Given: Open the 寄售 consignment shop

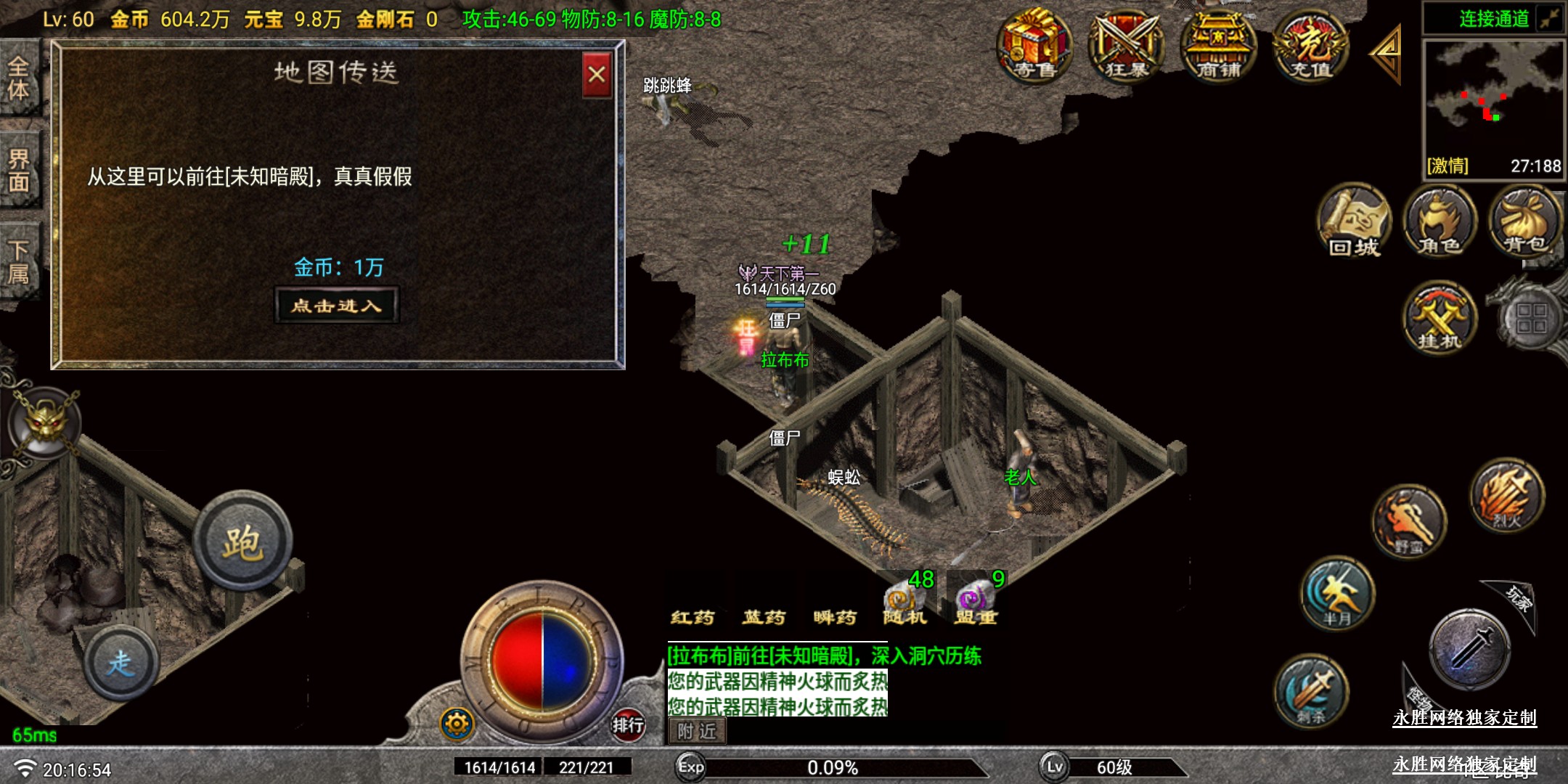Looking at the screenshot, I should click(1034, 46).
